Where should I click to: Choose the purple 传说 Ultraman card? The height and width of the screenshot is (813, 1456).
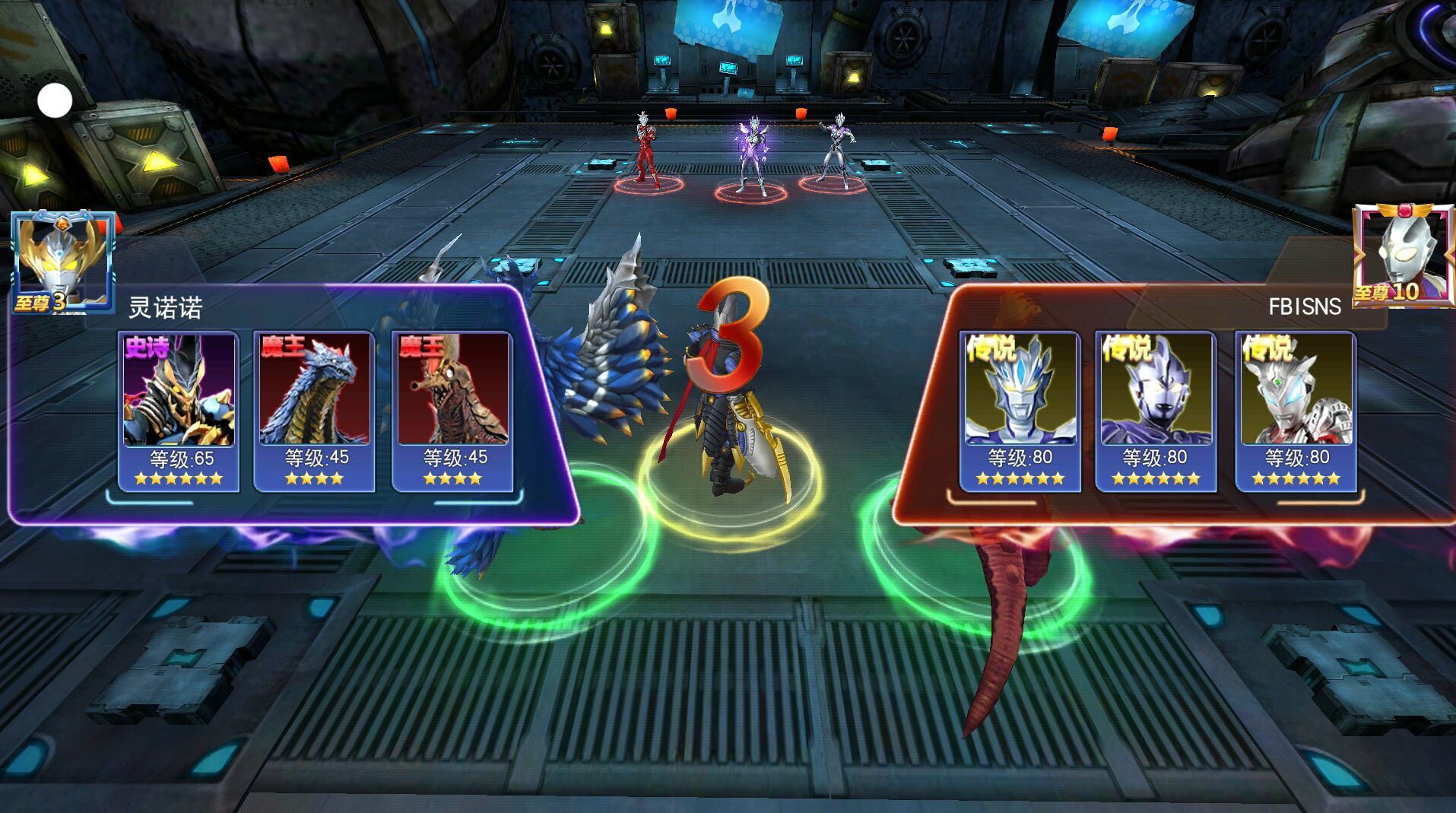pos(1156,411)
